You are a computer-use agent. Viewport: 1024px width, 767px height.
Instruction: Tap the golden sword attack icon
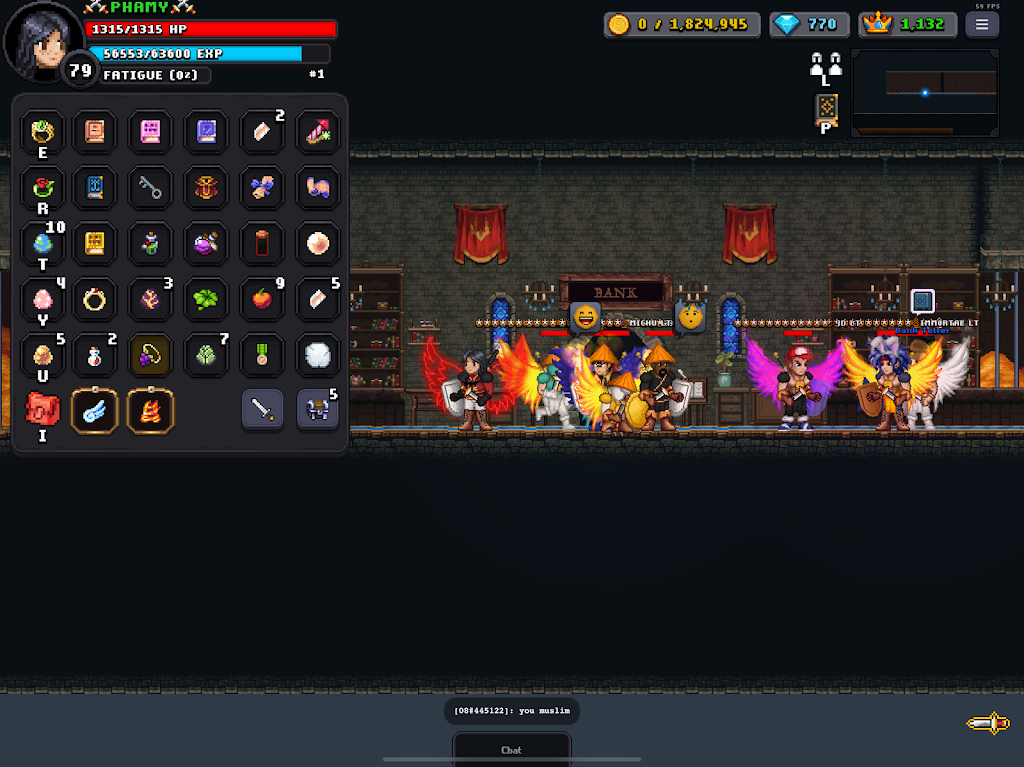(x=987, y=723)
